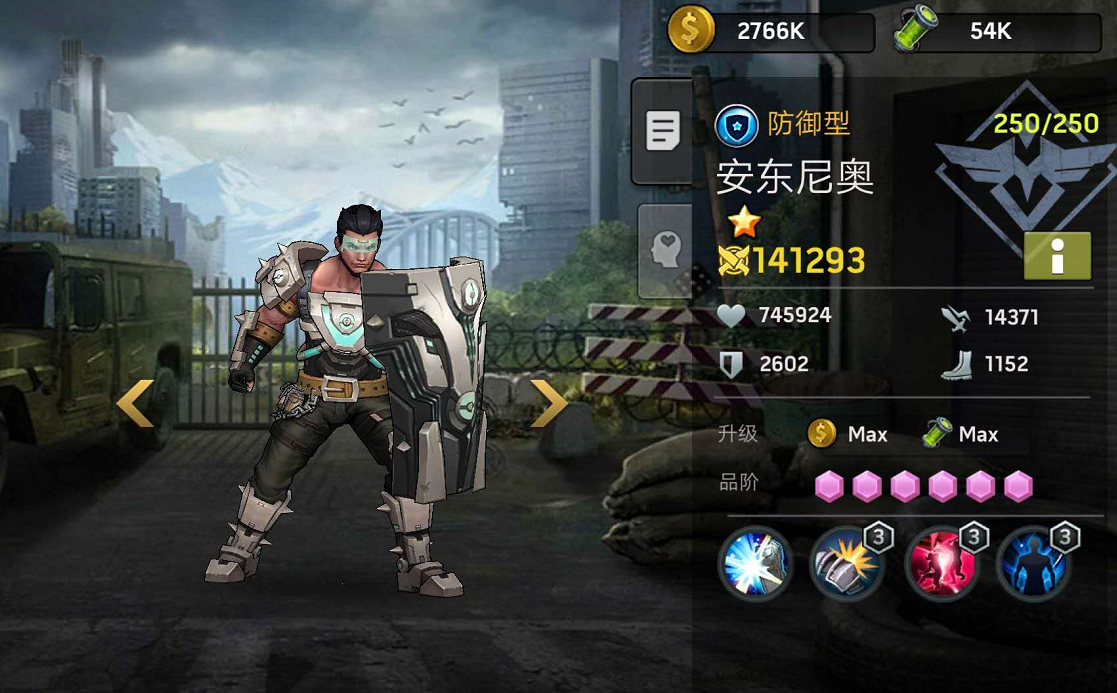Select the red figure skill icon
1117x693 pixels.
[x=940, y=564]
